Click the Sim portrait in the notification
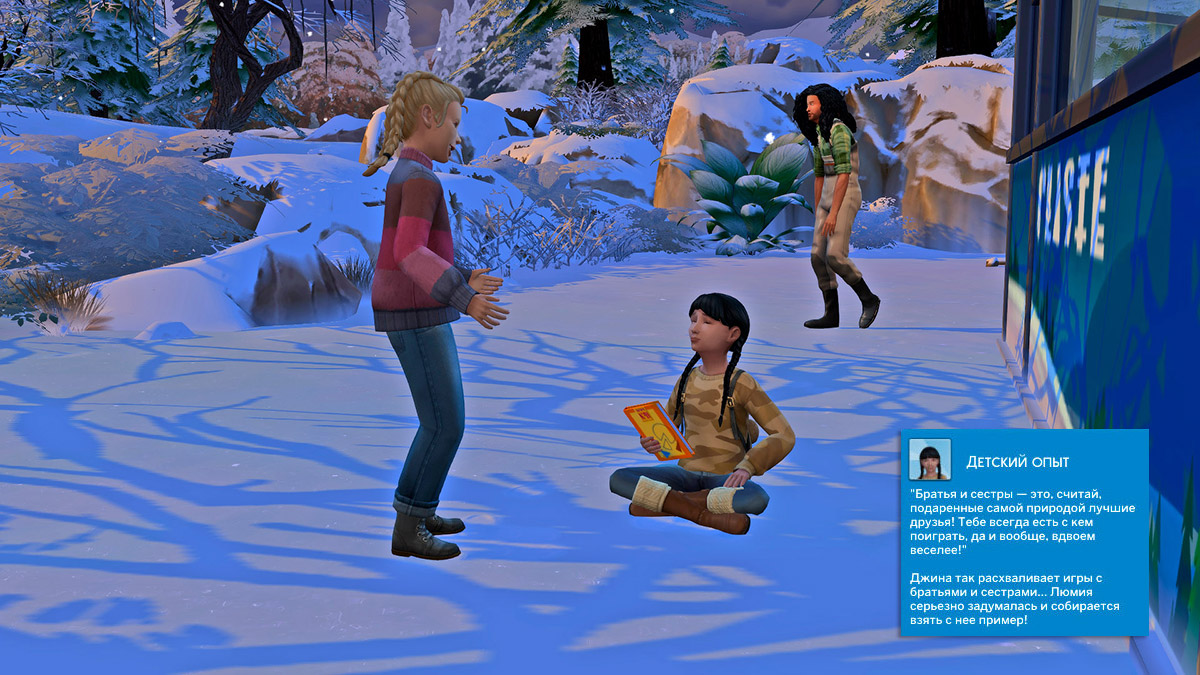Viewport: 1200px width, 675px height. [929, 459]
